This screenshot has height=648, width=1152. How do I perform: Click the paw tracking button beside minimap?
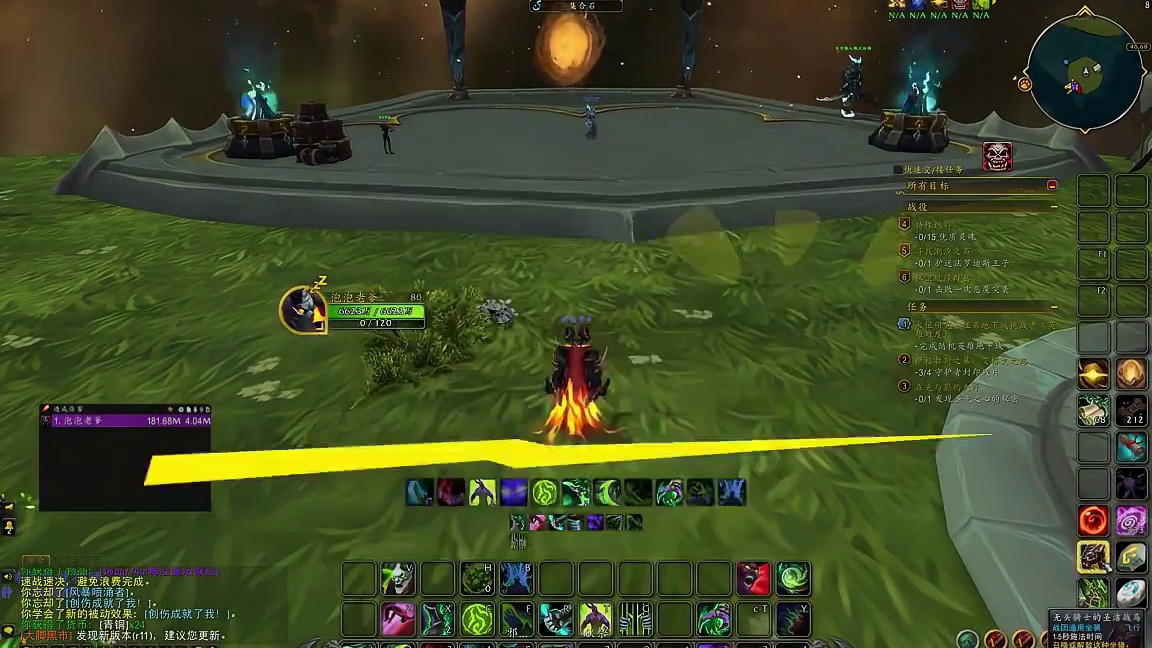click(x=1025, y=85)
